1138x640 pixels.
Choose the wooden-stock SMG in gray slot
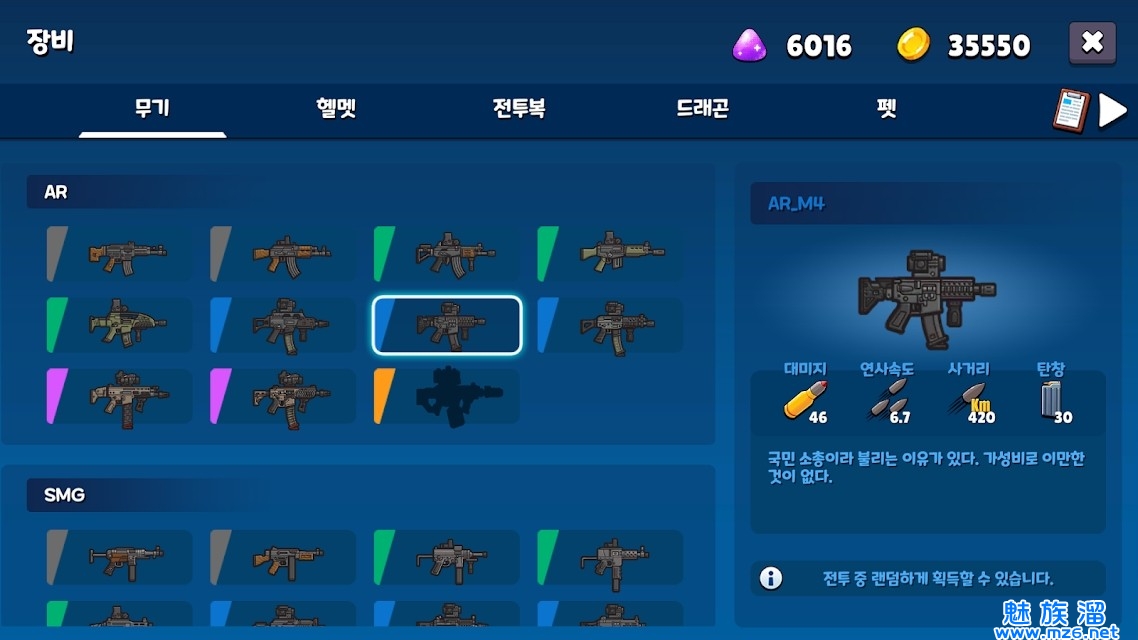coord(284,557)
